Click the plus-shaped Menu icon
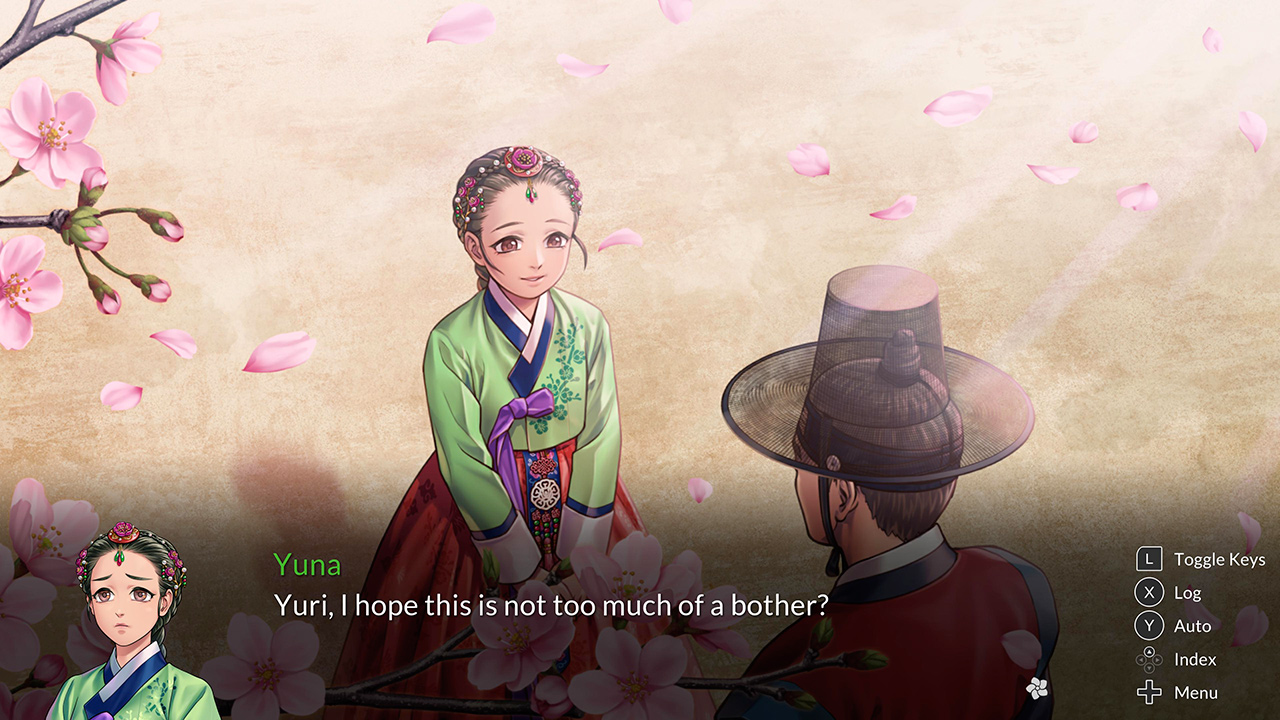 tap(1148, 691)
